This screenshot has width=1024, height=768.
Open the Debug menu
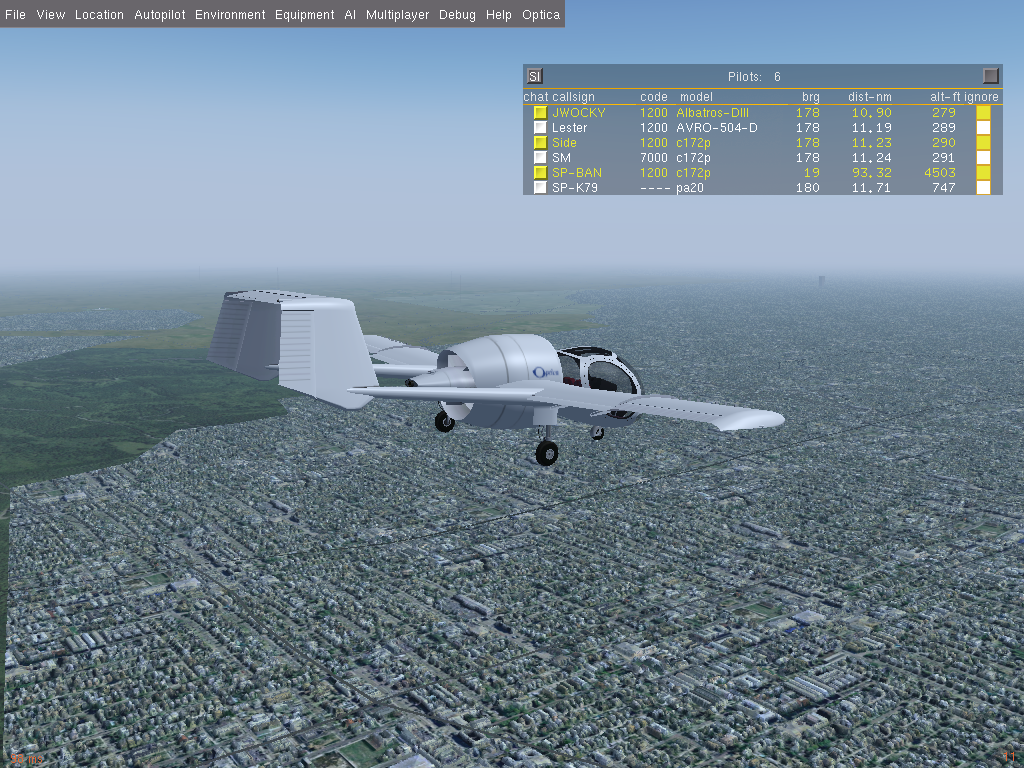coord(457,15)
